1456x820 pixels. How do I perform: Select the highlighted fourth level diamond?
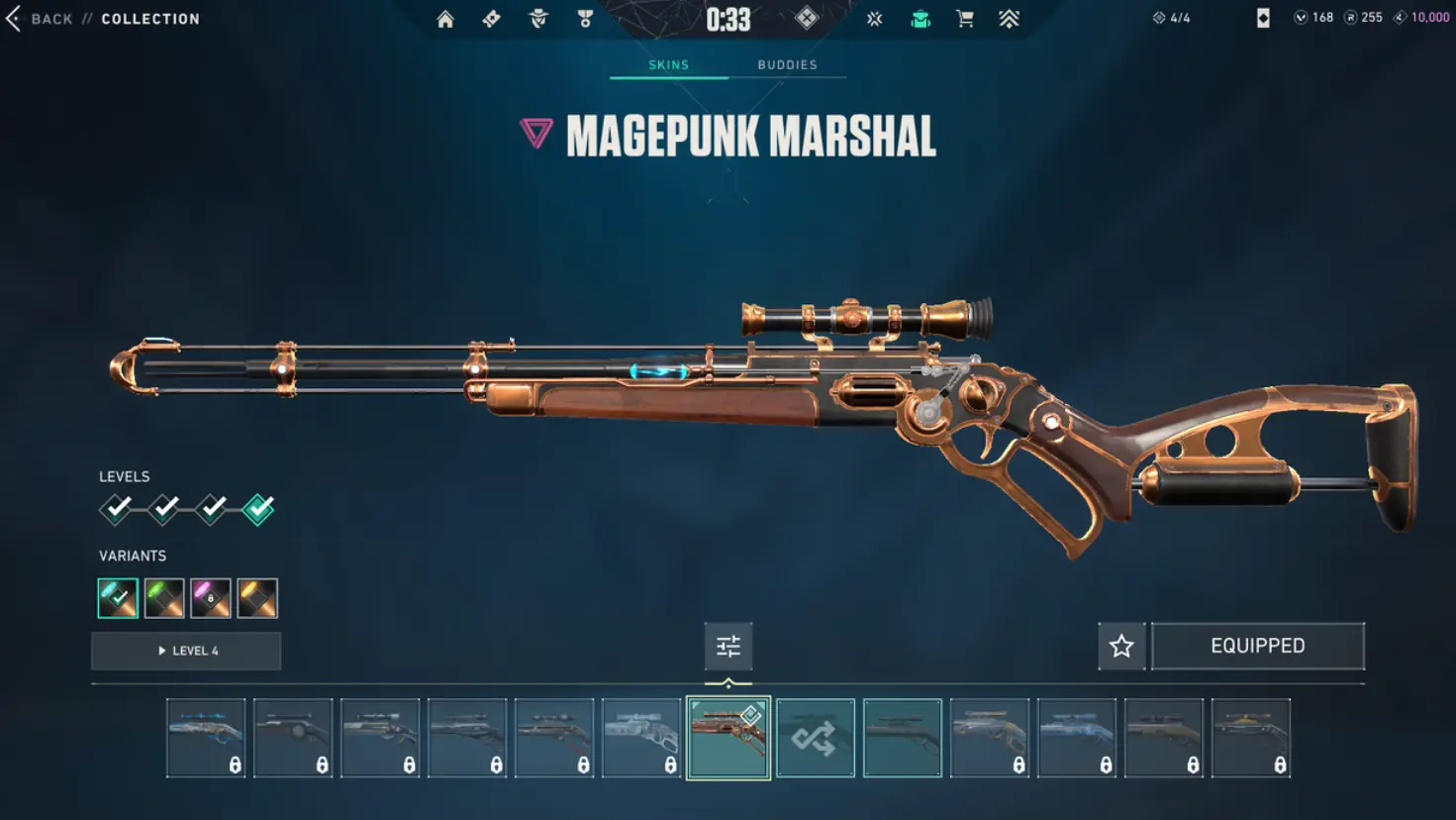coord(258,509)
